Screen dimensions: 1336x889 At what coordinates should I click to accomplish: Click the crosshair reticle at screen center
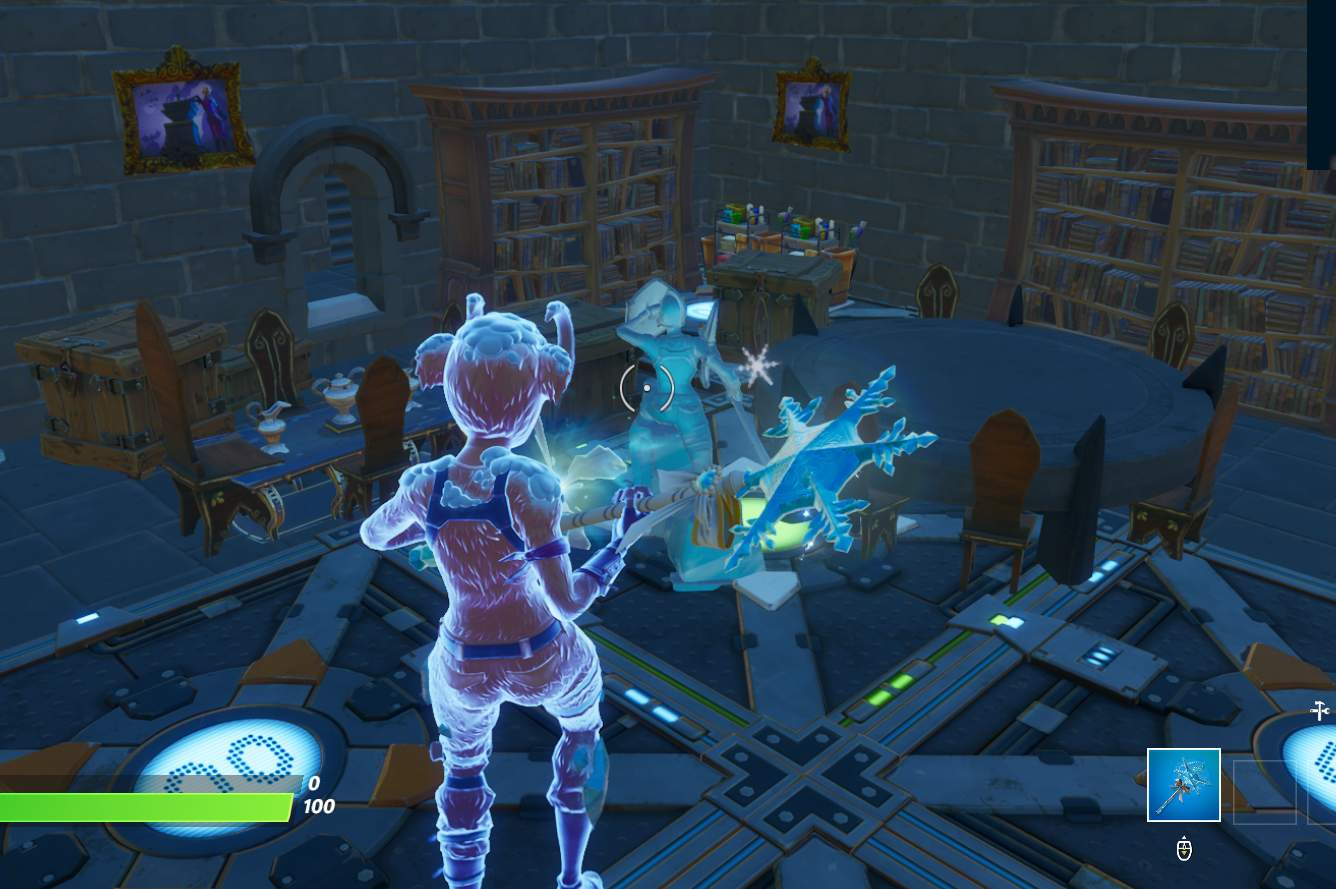645,388
